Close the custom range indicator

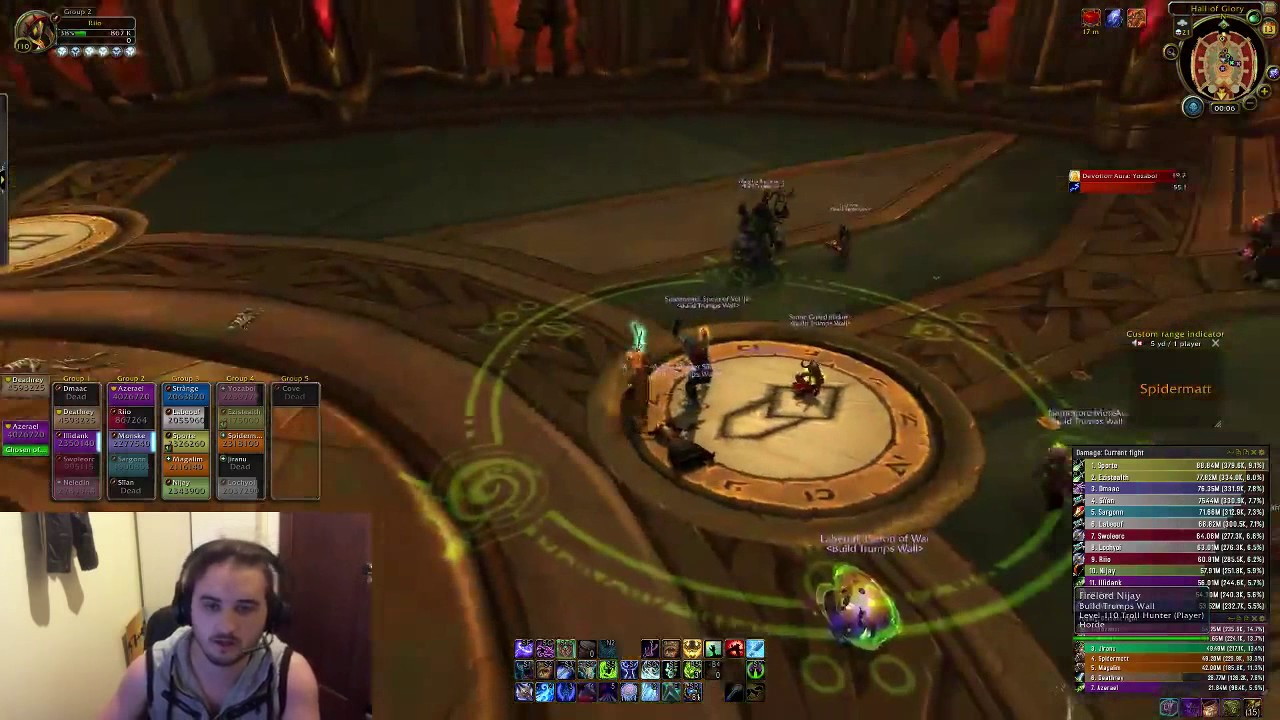(1215, 344)
